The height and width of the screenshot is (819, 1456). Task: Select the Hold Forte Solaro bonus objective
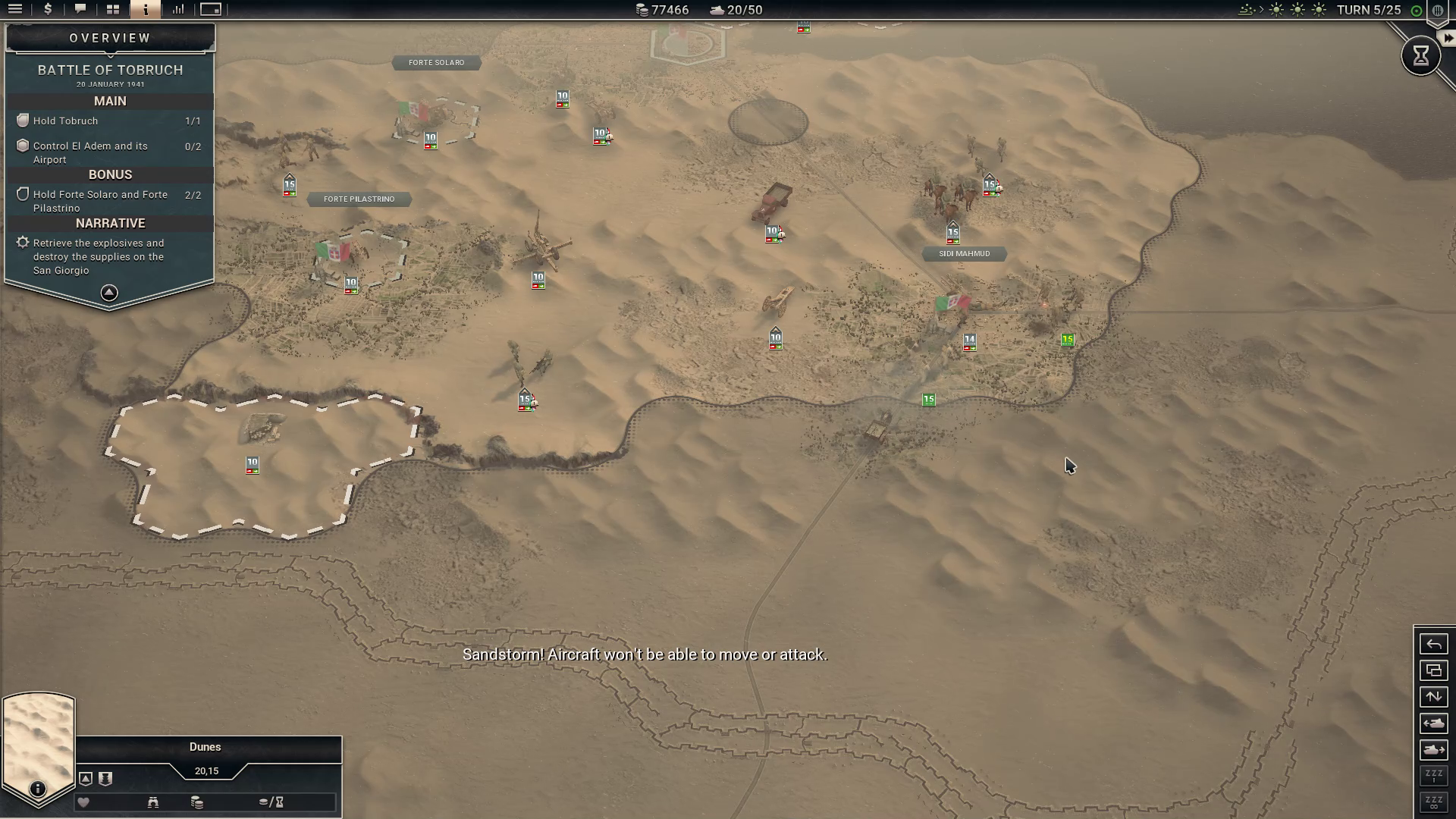pyautogui.click(x=100, y=201)
